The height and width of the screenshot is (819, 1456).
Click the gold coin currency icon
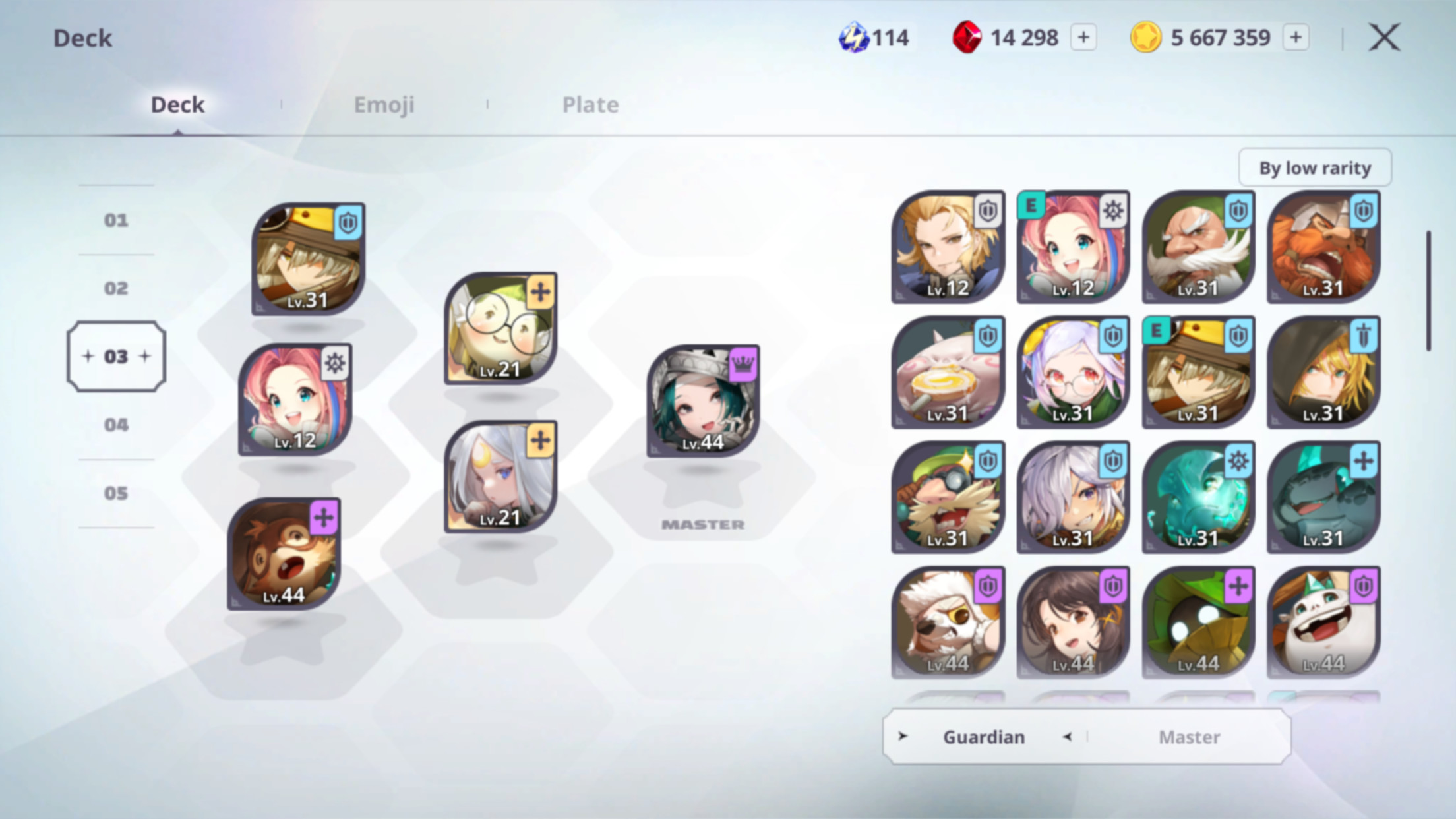click(x=1147, y=38)
